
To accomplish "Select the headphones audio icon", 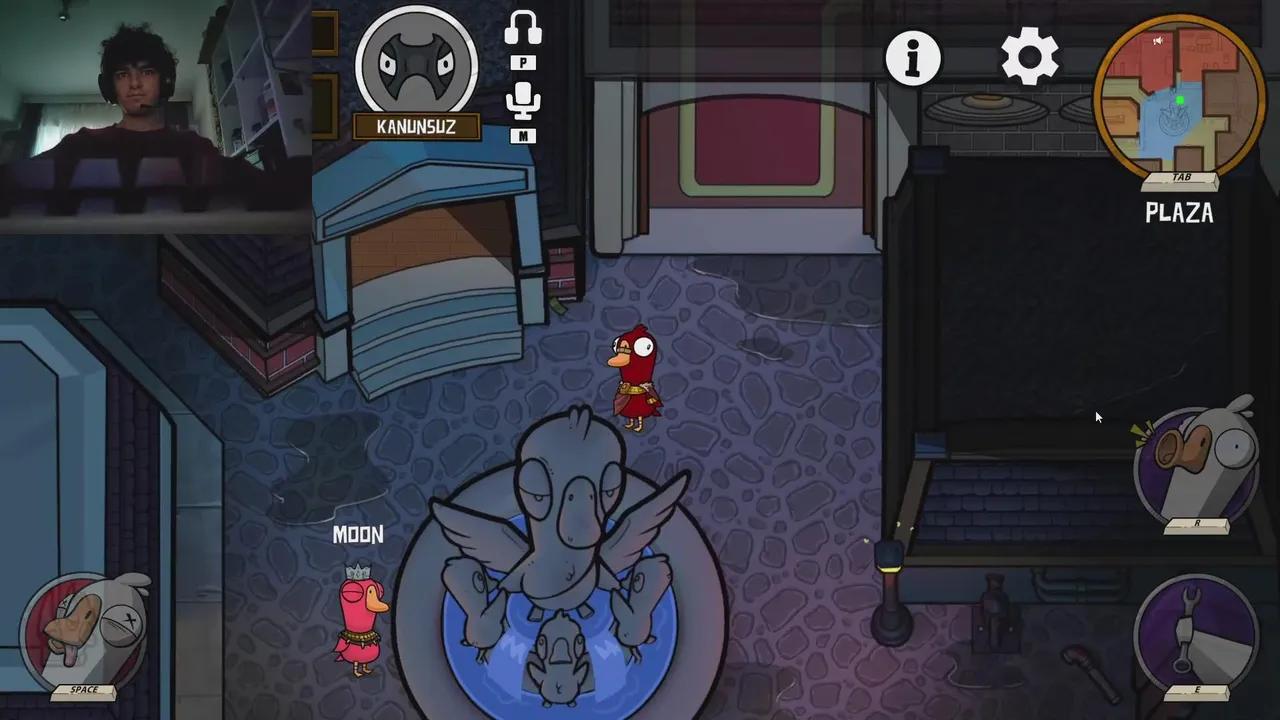I will 524,26.
